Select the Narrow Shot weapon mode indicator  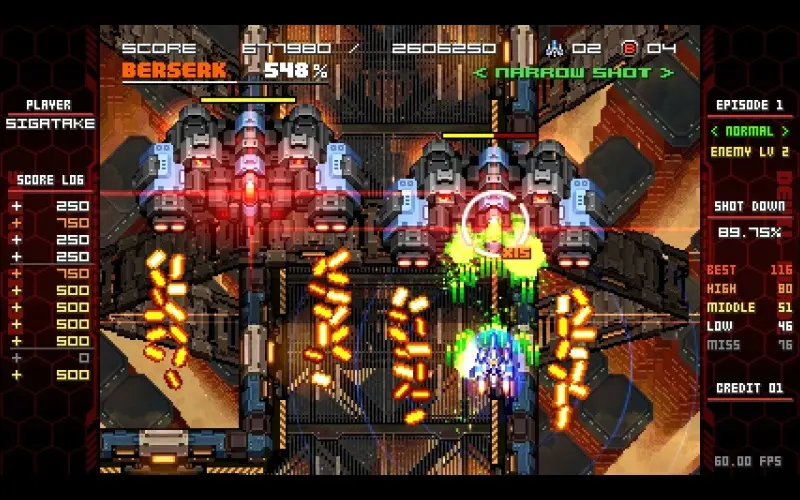pos(573,73)
